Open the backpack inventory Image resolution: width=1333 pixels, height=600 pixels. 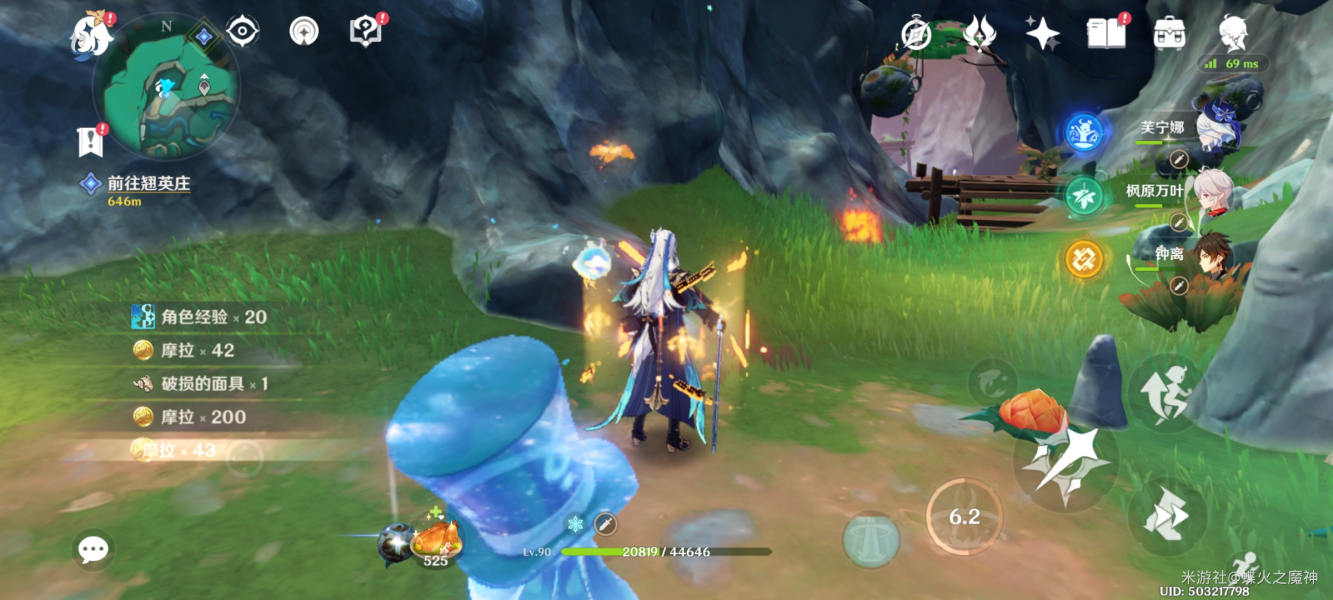1169,34
